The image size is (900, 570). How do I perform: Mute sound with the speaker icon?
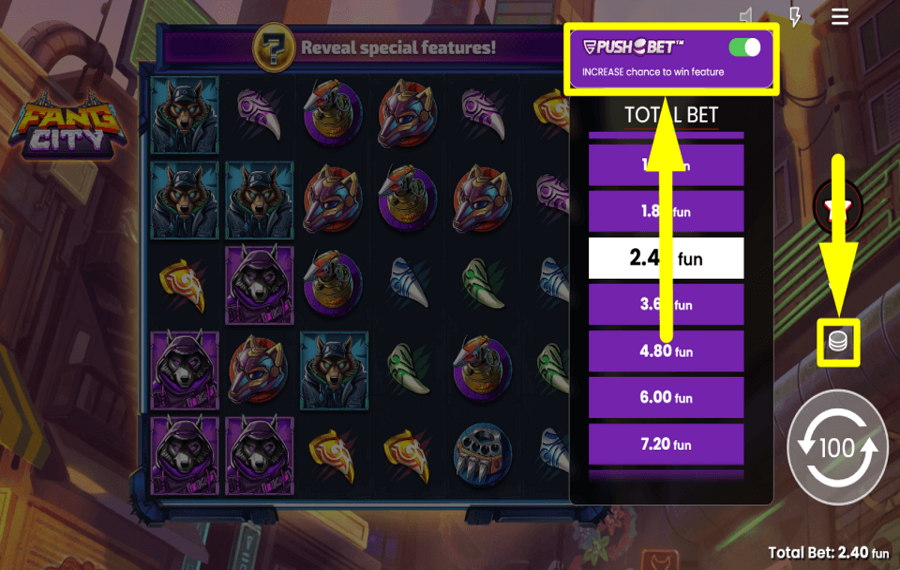[x=747, y=17]
